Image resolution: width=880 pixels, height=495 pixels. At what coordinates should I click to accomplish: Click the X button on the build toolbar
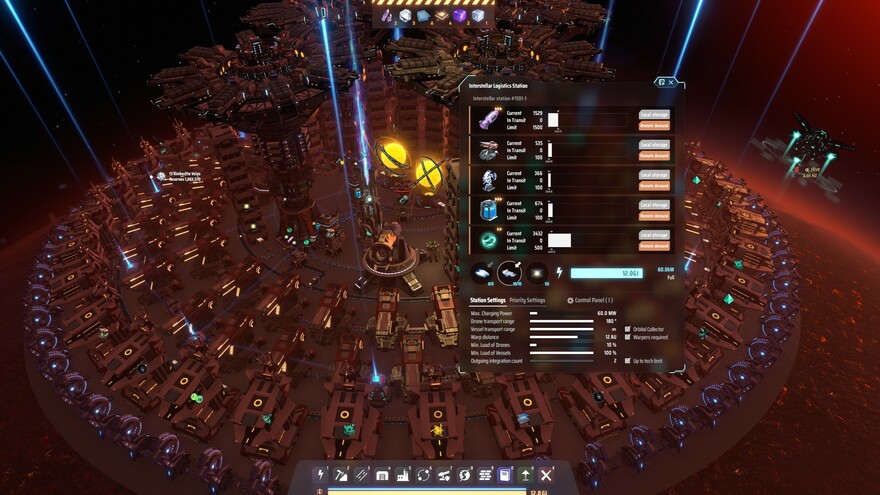point(546,474)
